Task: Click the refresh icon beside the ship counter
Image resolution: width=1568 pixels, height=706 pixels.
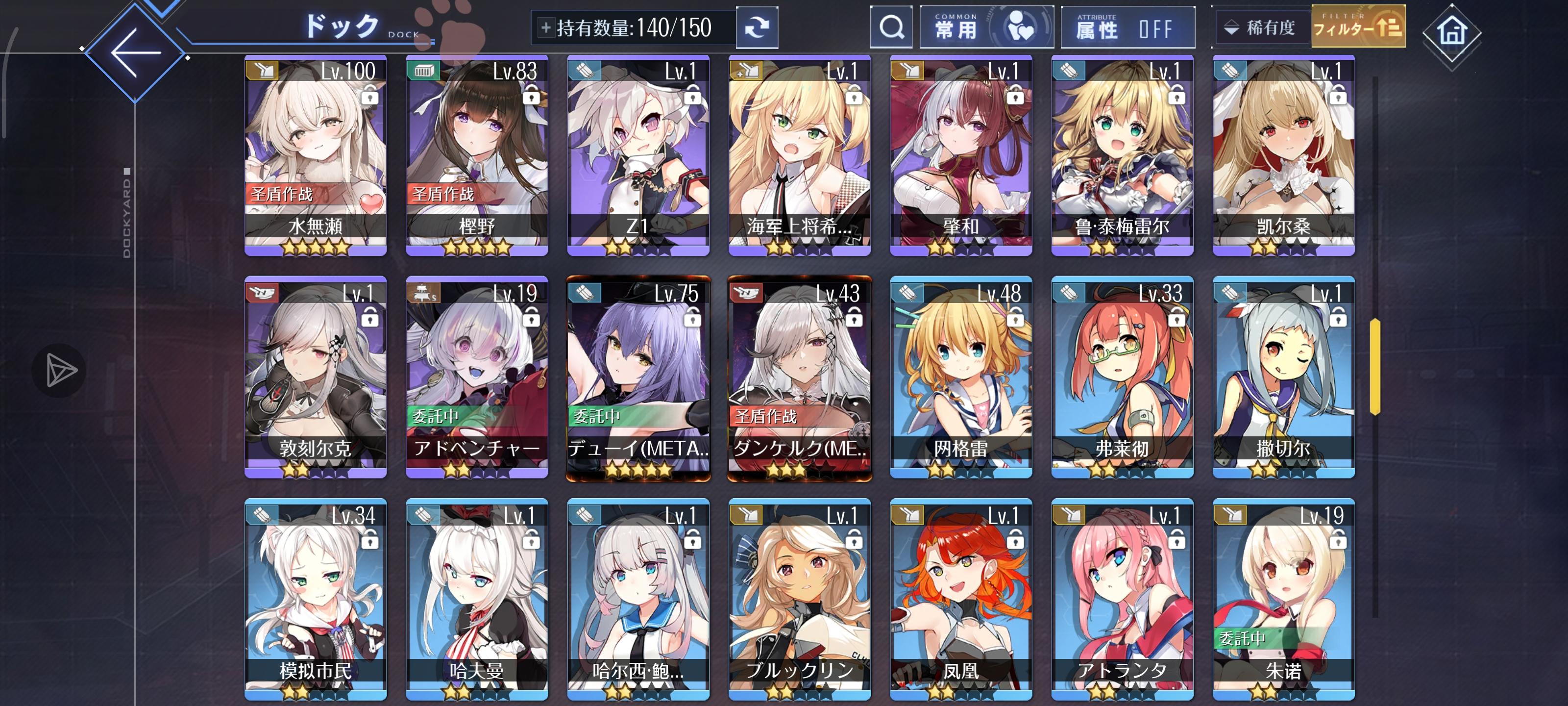Action: (759, 27)
